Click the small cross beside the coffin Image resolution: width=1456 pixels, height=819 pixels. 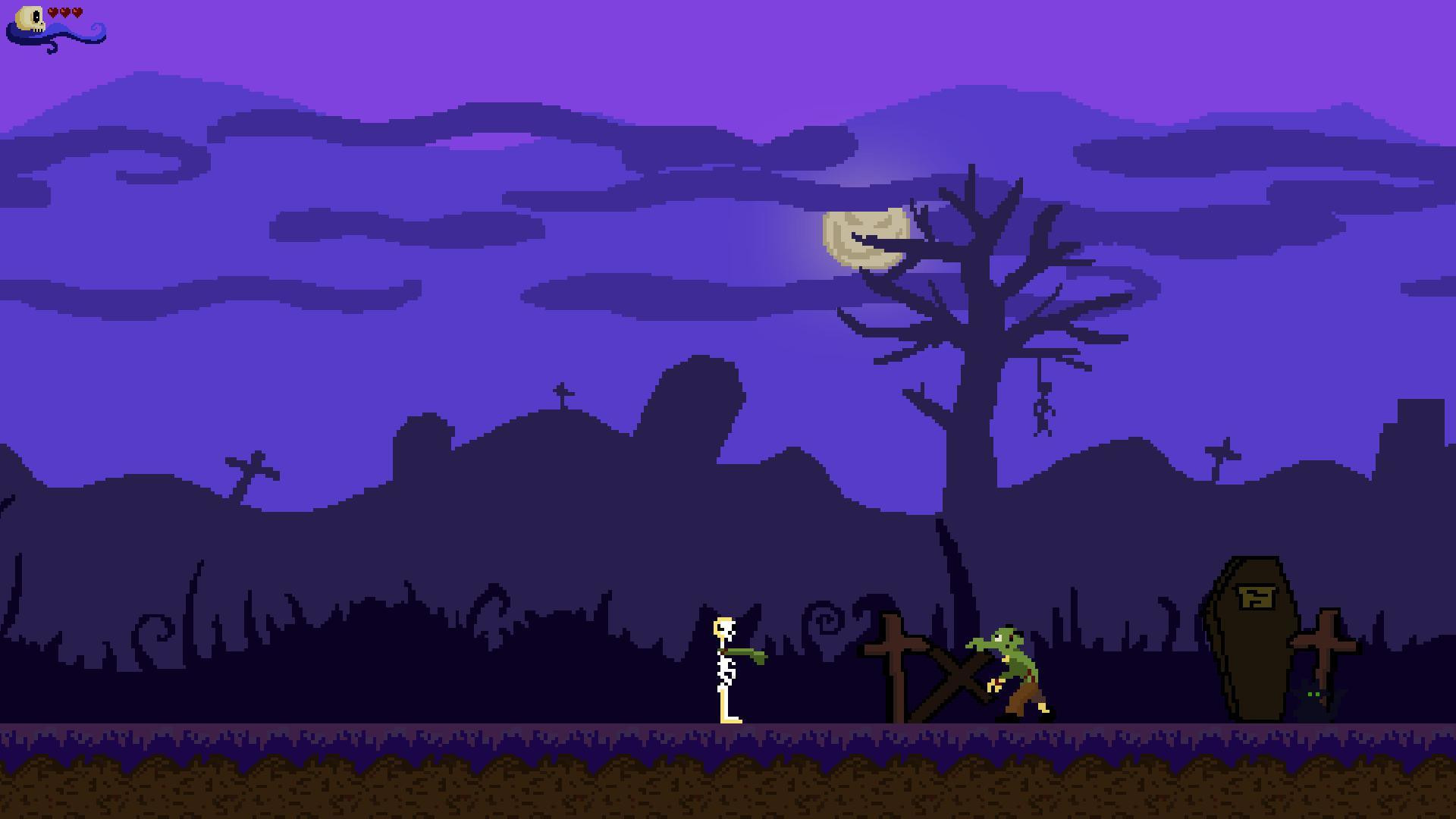(1324, 645)
